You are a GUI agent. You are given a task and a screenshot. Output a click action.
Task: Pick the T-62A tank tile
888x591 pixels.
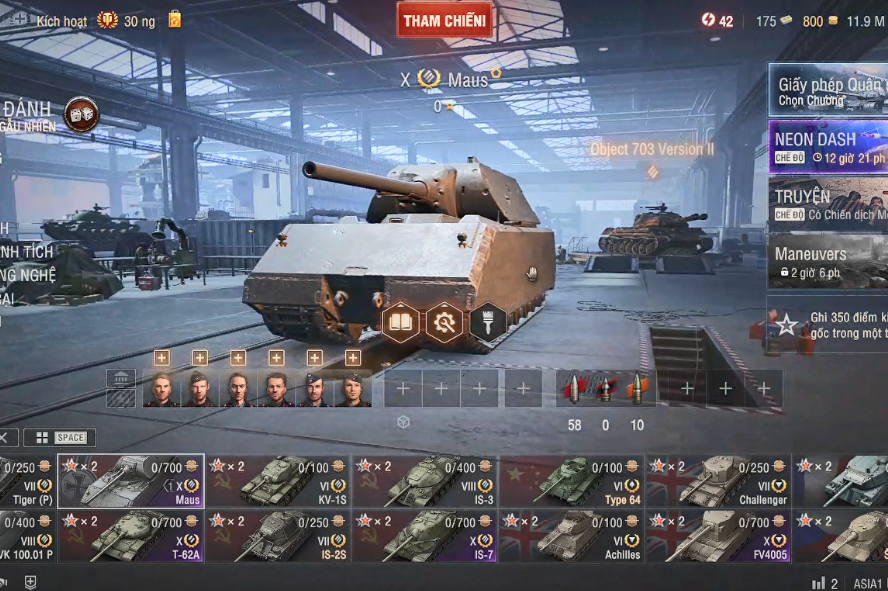pyautogui.click(x=130, y=535)
